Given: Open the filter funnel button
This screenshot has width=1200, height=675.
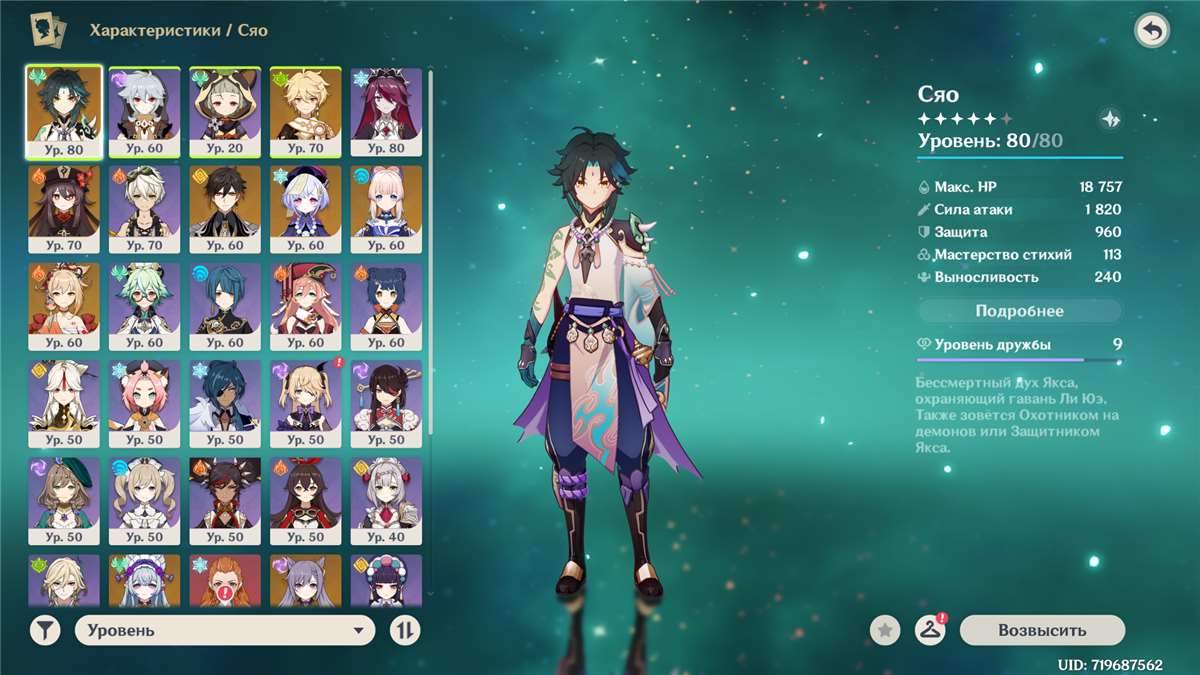Looking at the screenshot, I should 44,630.
